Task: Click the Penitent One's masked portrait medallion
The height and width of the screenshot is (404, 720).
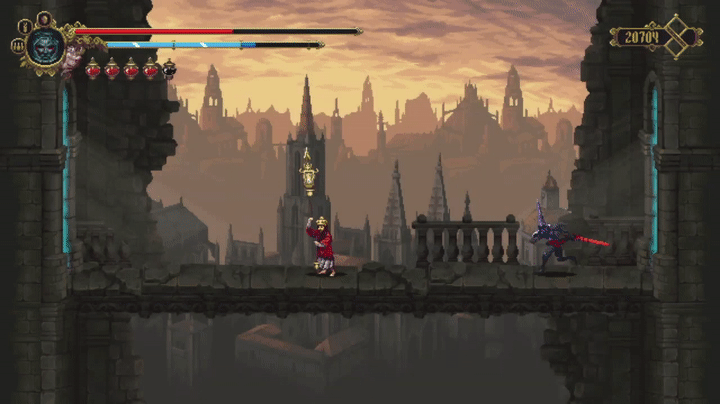Action: [x=46, y=46]
